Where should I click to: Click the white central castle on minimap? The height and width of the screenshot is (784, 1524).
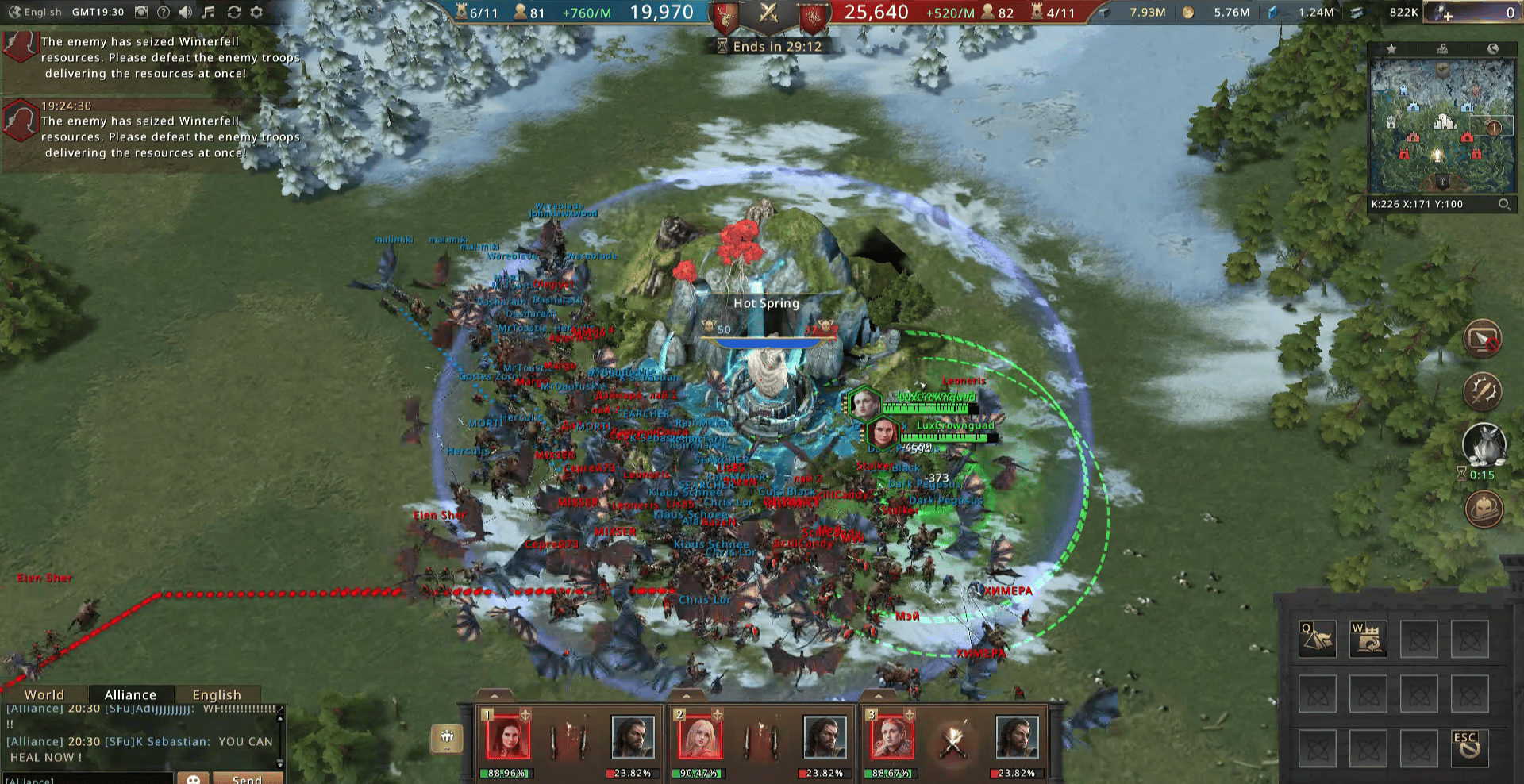pyautogui.click(x=1444, y=121)
